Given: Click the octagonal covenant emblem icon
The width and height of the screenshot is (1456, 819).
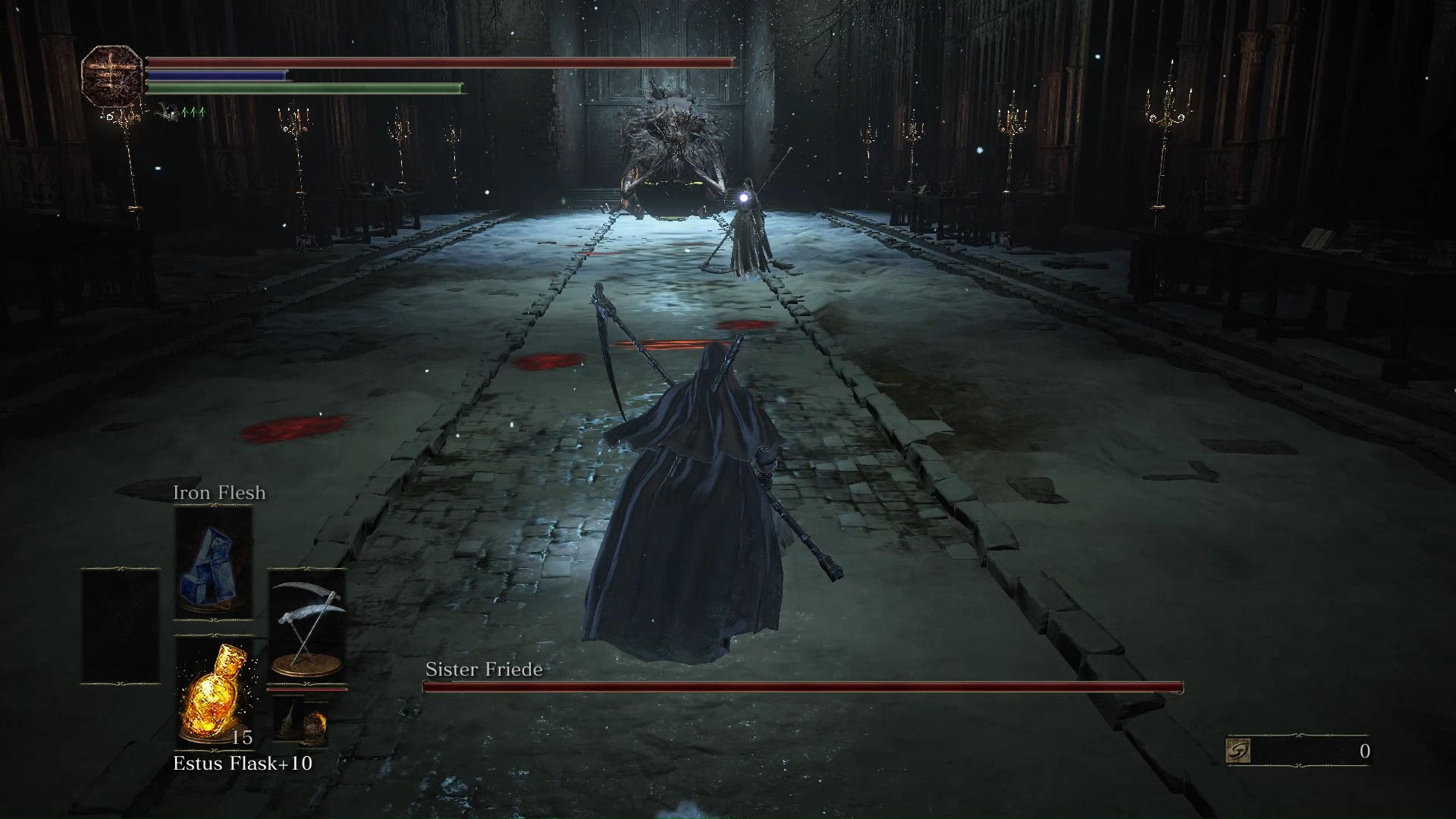Looking at the screenshot, I should 112,75.
